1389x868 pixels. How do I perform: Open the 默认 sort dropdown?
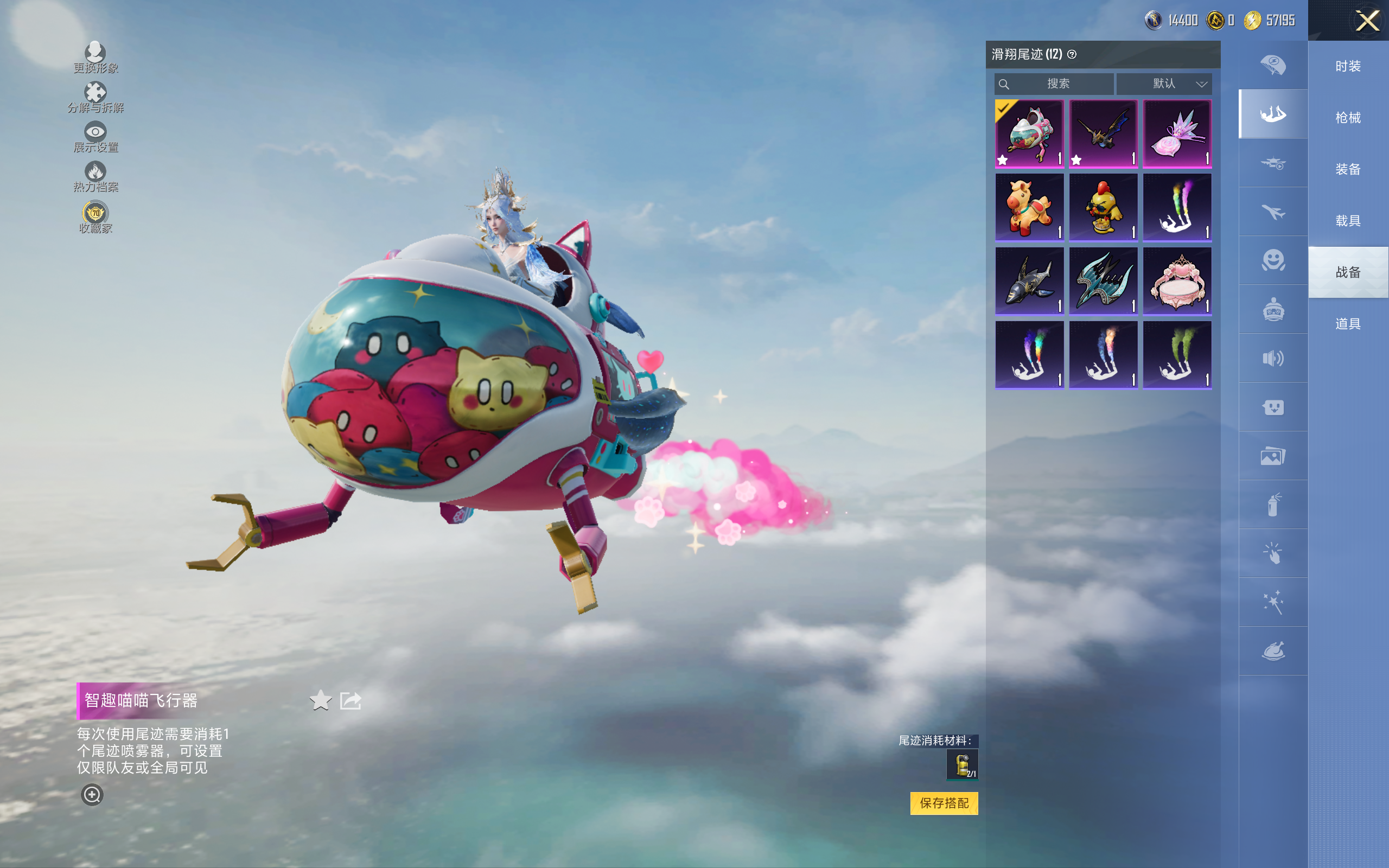click(x=1164, y=84)
